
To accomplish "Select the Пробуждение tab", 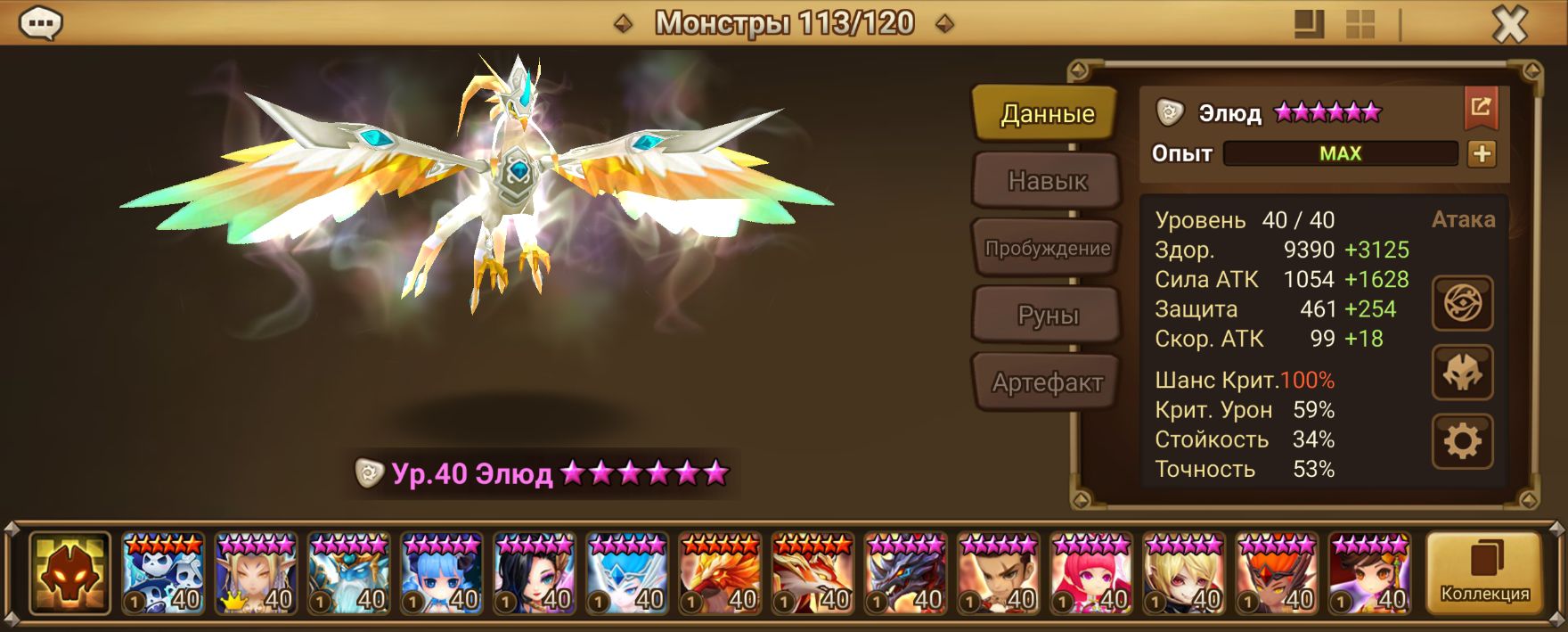I will coord(1047,248).
